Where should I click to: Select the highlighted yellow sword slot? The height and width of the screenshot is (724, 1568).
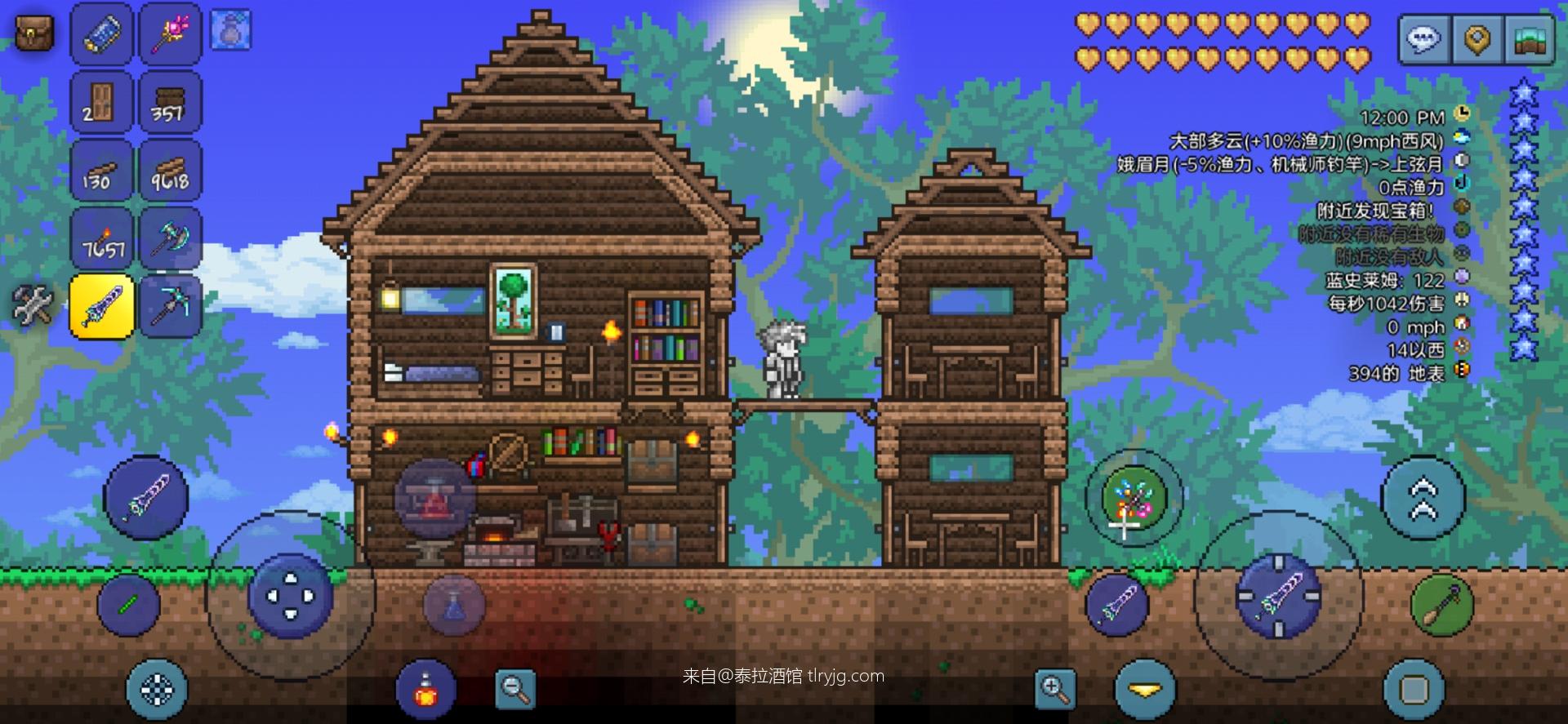point(101,306)
